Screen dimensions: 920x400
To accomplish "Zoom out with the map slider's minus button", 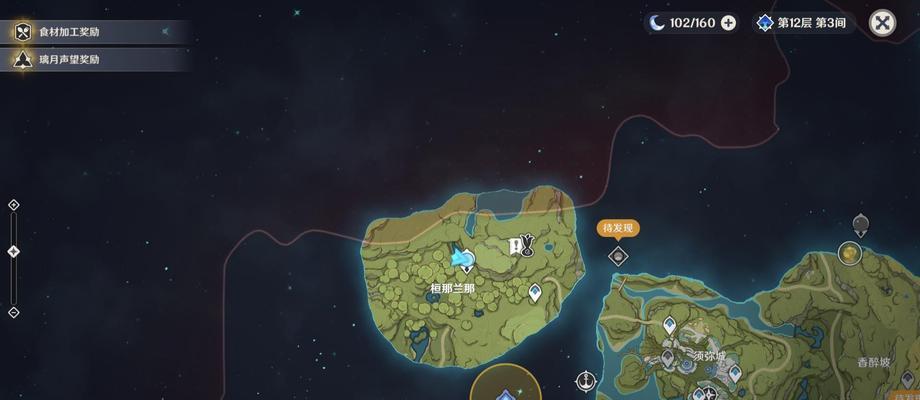I will click(14, 312).
